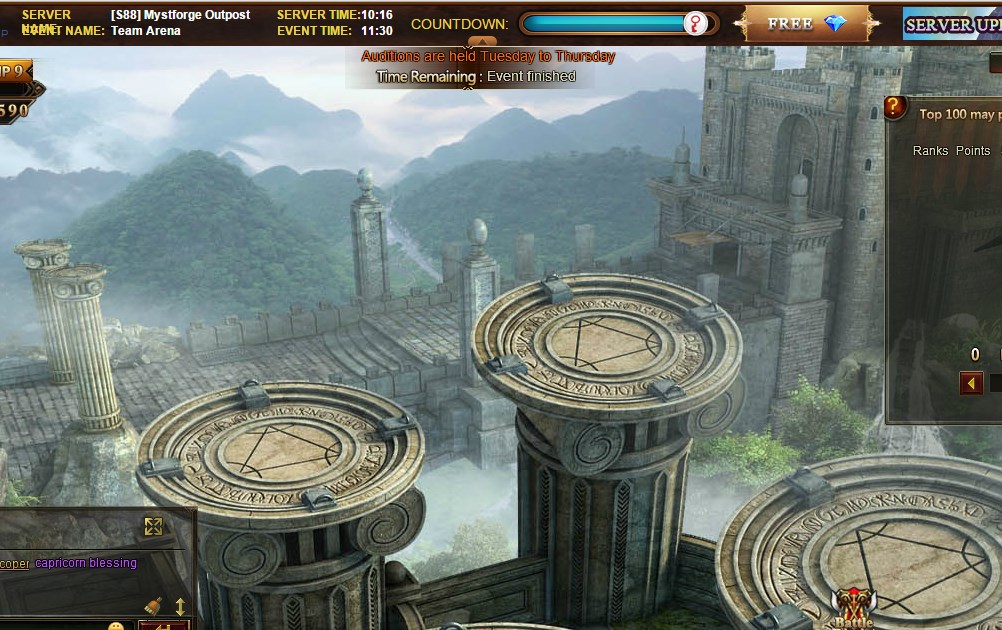Open the Server Update banner
Screen dimensions: 1002x630
click(952, 24)
